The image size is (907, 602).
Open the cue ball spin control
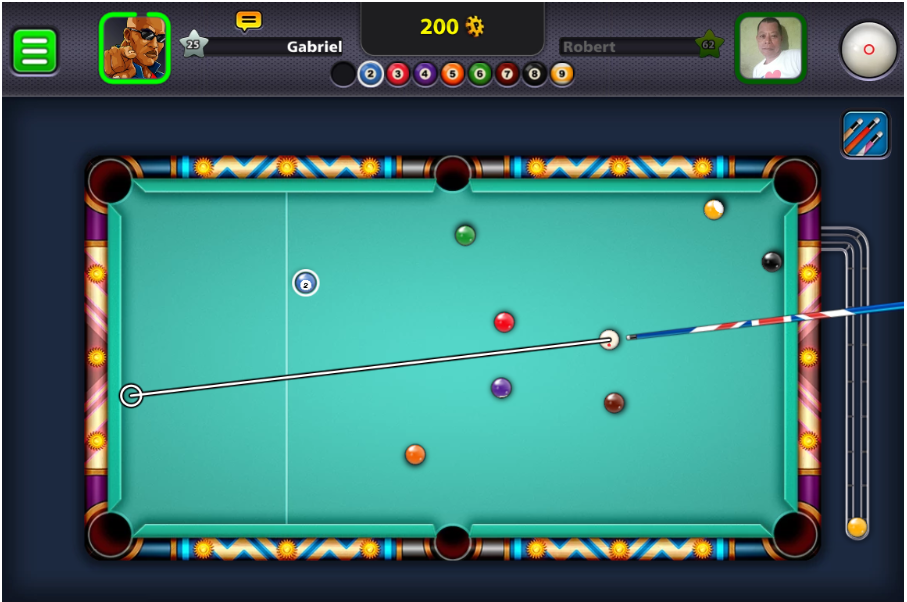point(868,49)
